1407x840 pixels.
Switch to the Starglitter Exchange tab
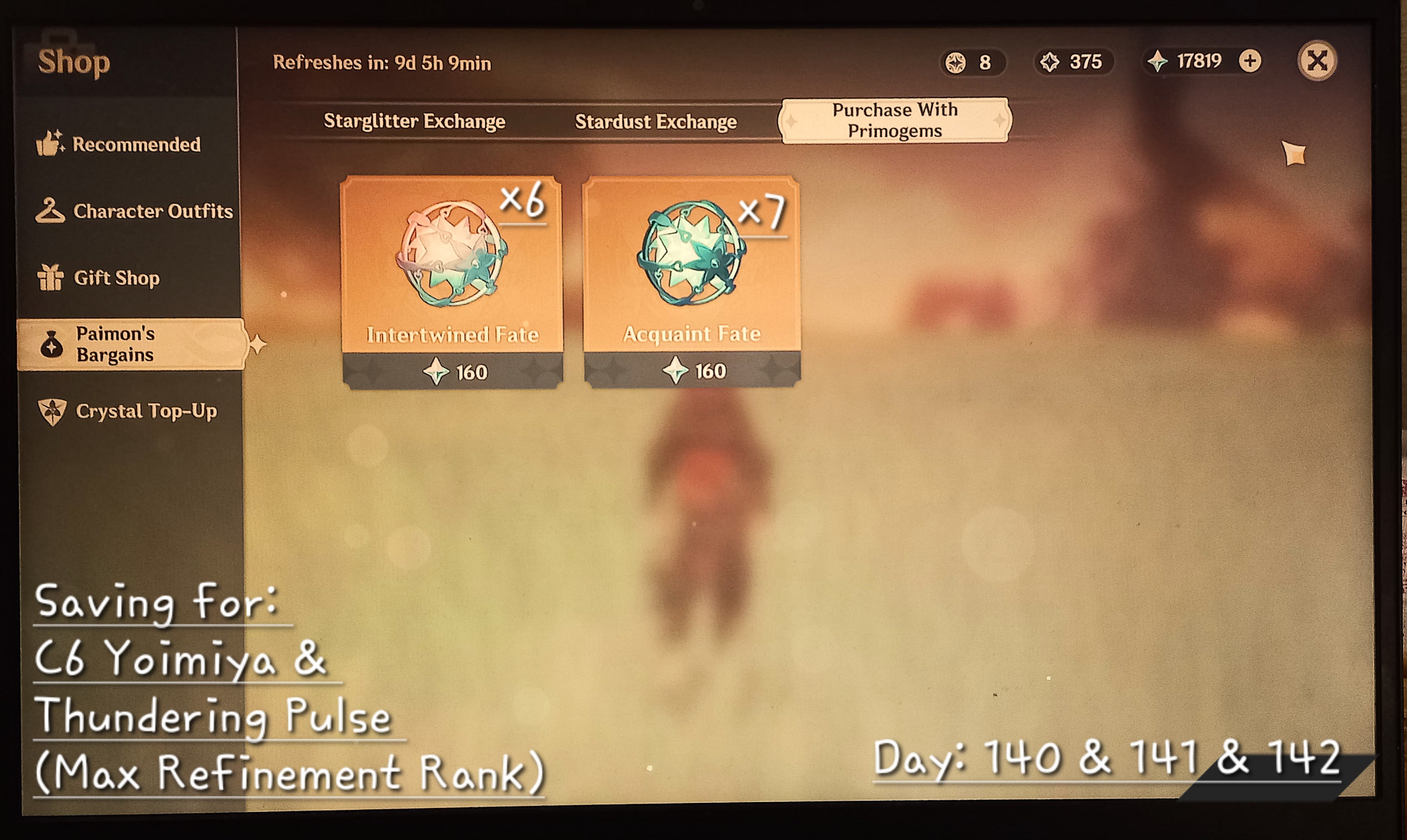click(x=414, y=121)
